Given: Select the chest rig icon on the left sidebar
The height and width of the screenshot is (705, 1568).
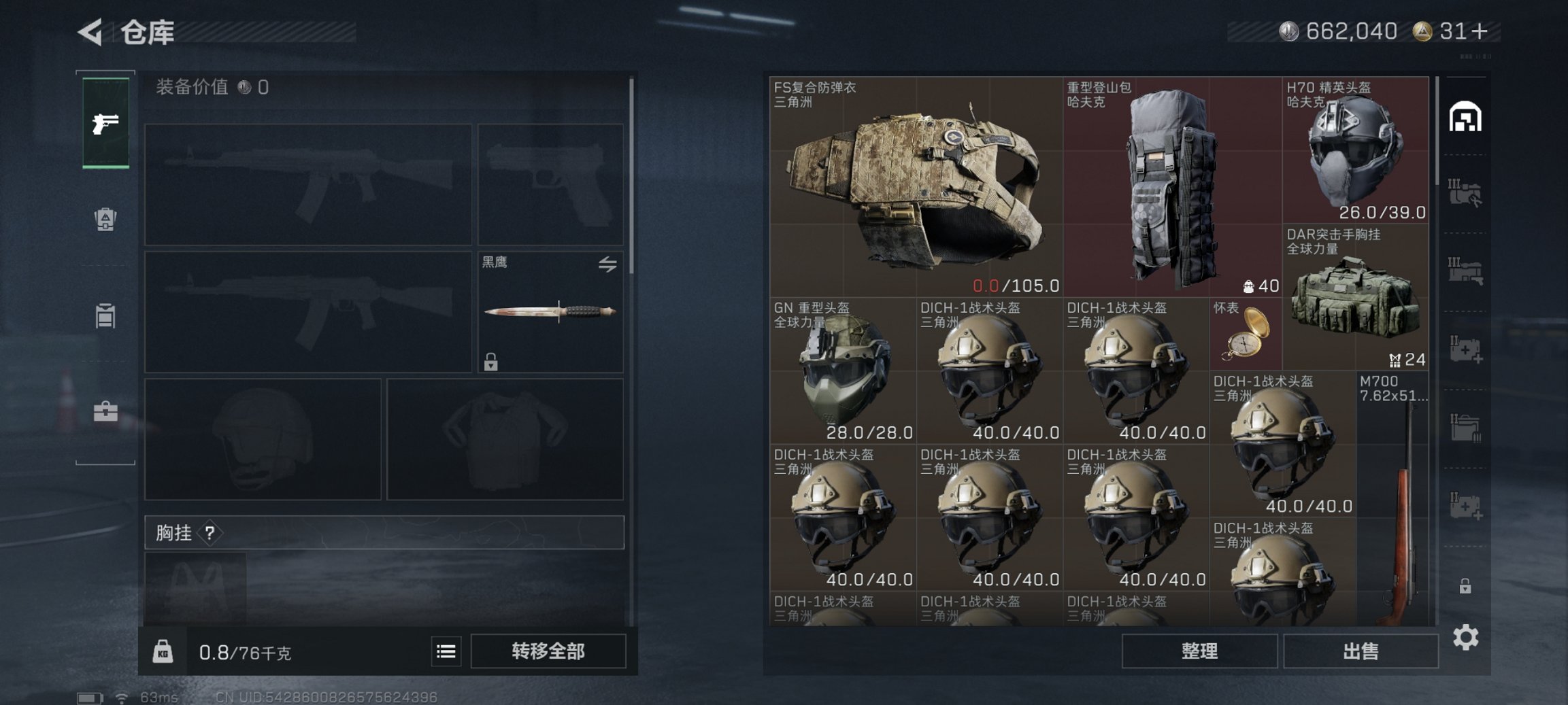Looking at the screenshot, I should (105, 315).
